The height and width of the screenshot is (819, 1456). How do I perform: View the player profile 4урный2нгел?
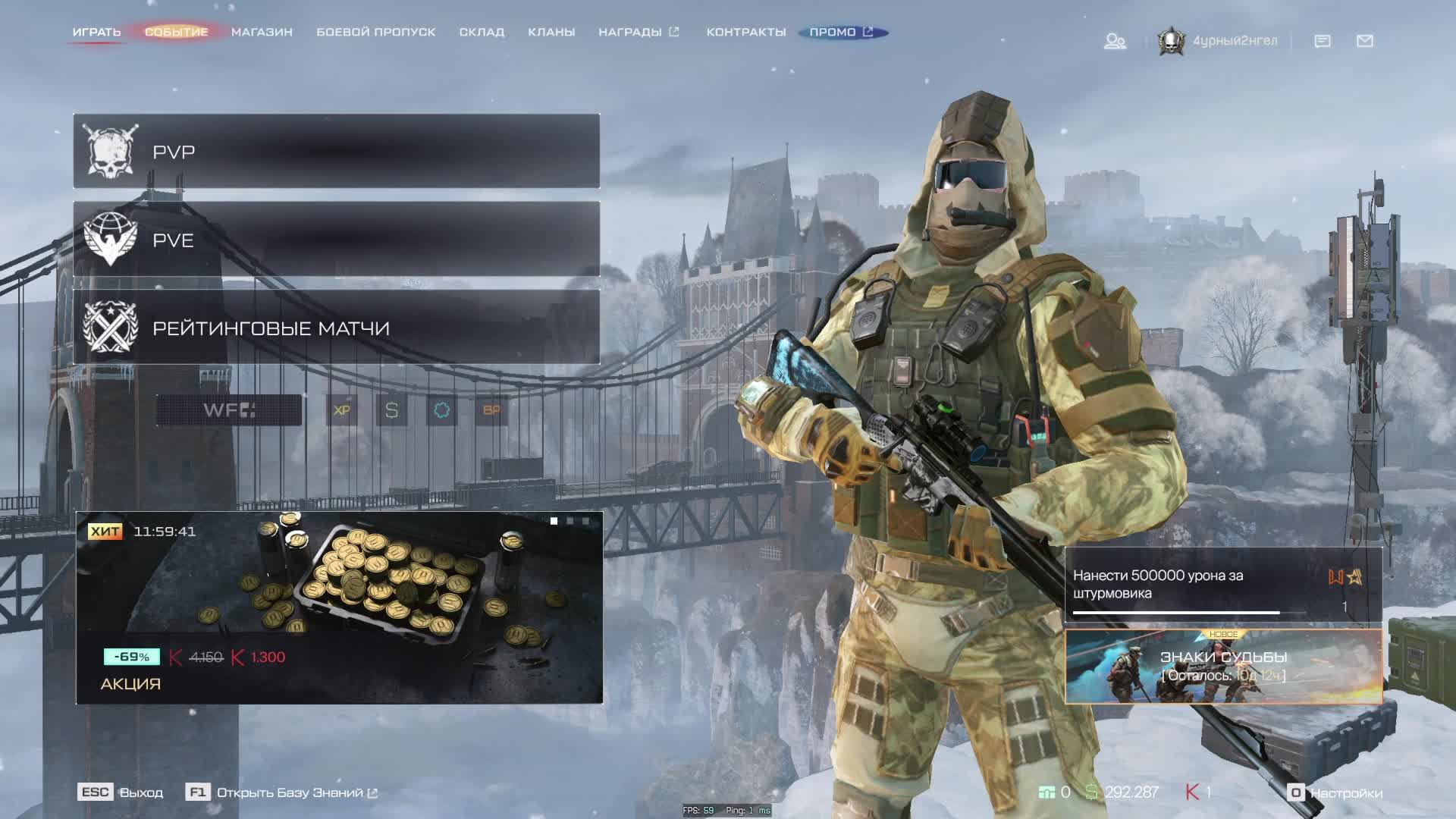(x=1219, y=41)
